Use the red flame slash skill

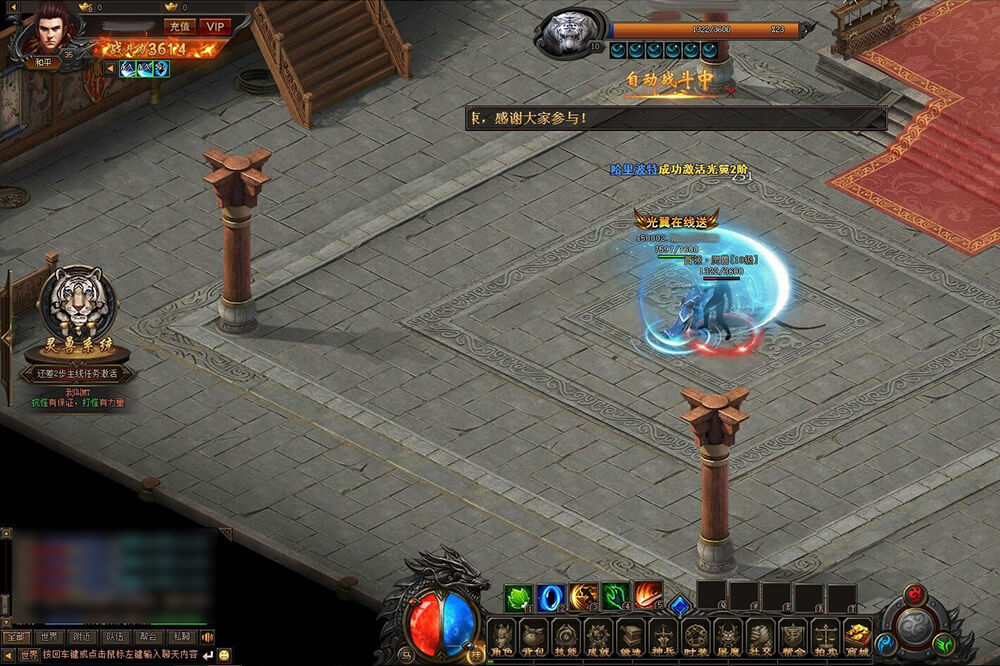click(x=648, y=598)
